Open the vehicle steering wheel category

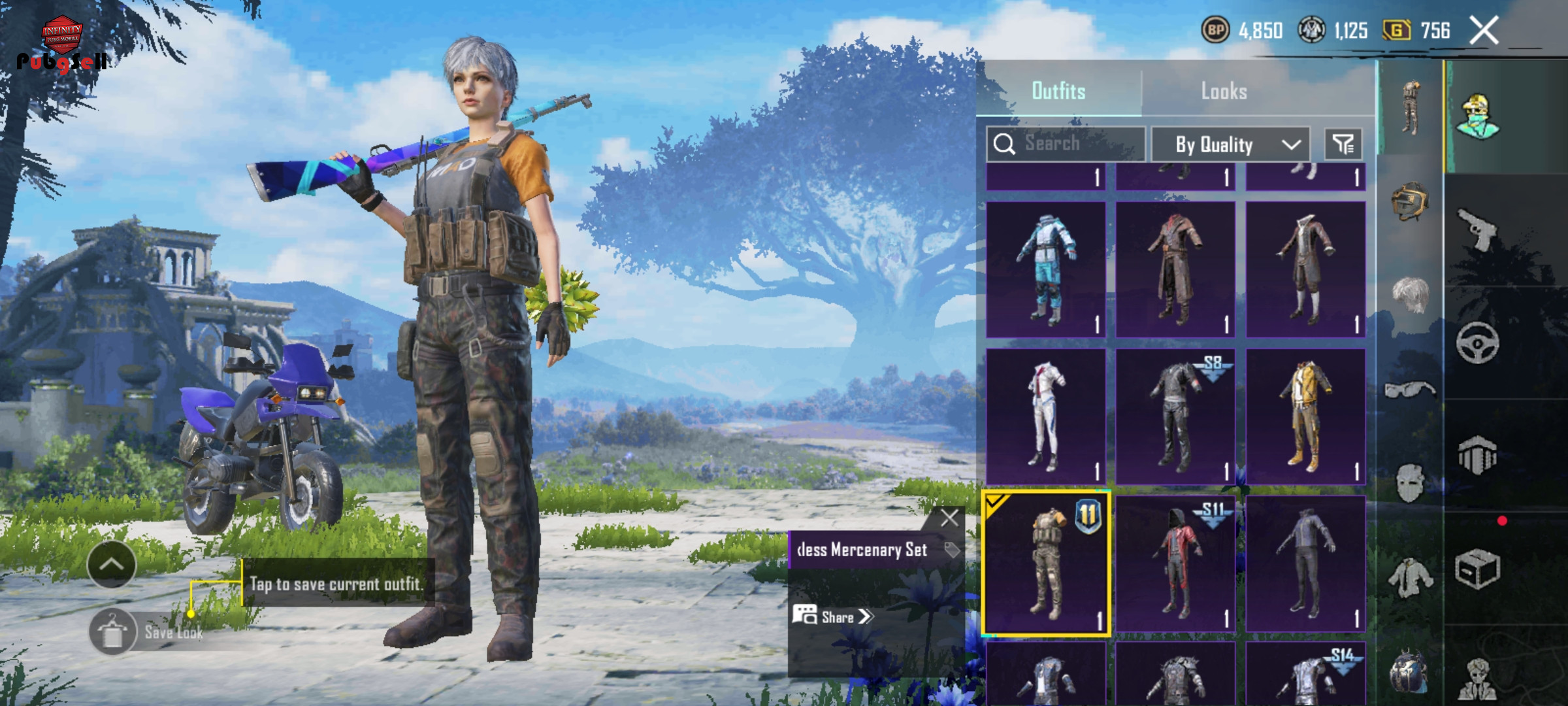(x=1477, y=342)
